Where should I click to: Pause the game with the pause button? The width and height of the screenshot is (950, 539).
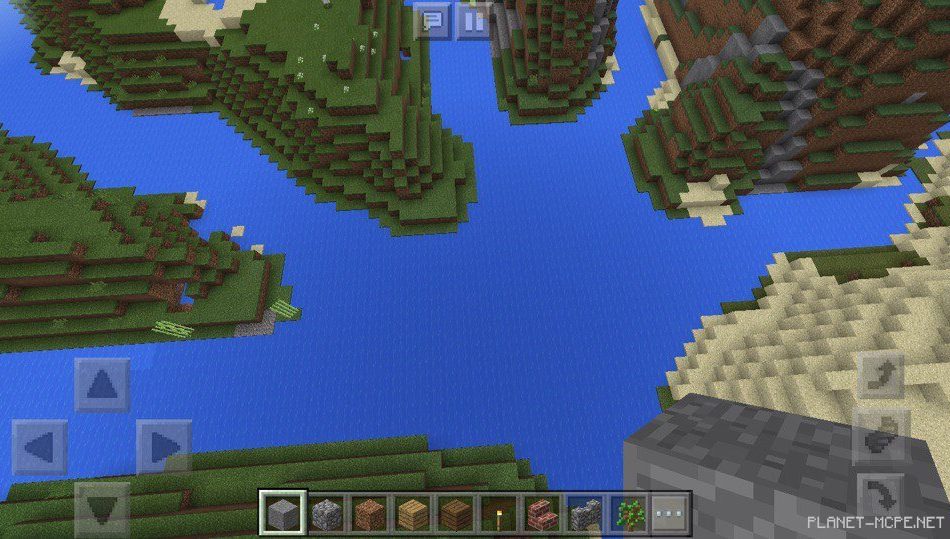473,21
